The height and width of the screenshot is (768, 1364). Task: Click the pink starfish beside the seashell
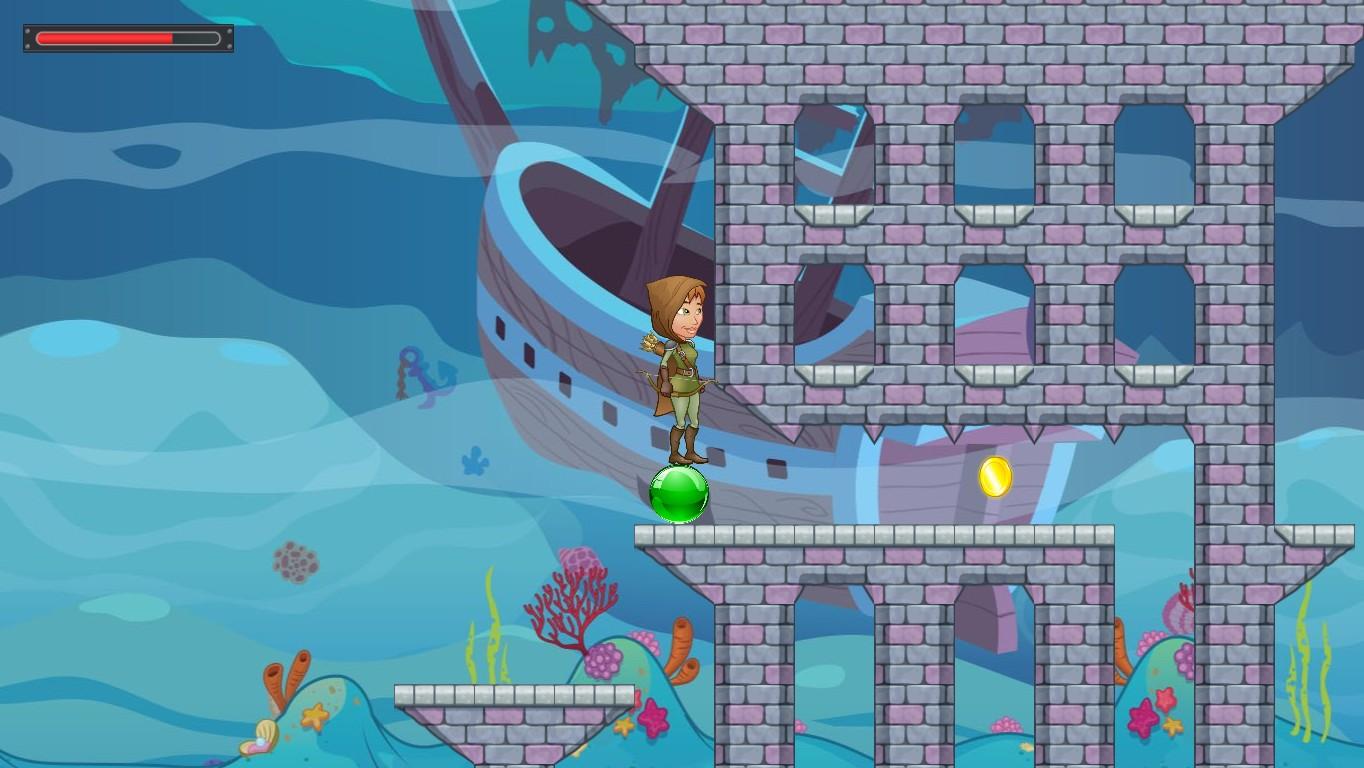(314, 717)
